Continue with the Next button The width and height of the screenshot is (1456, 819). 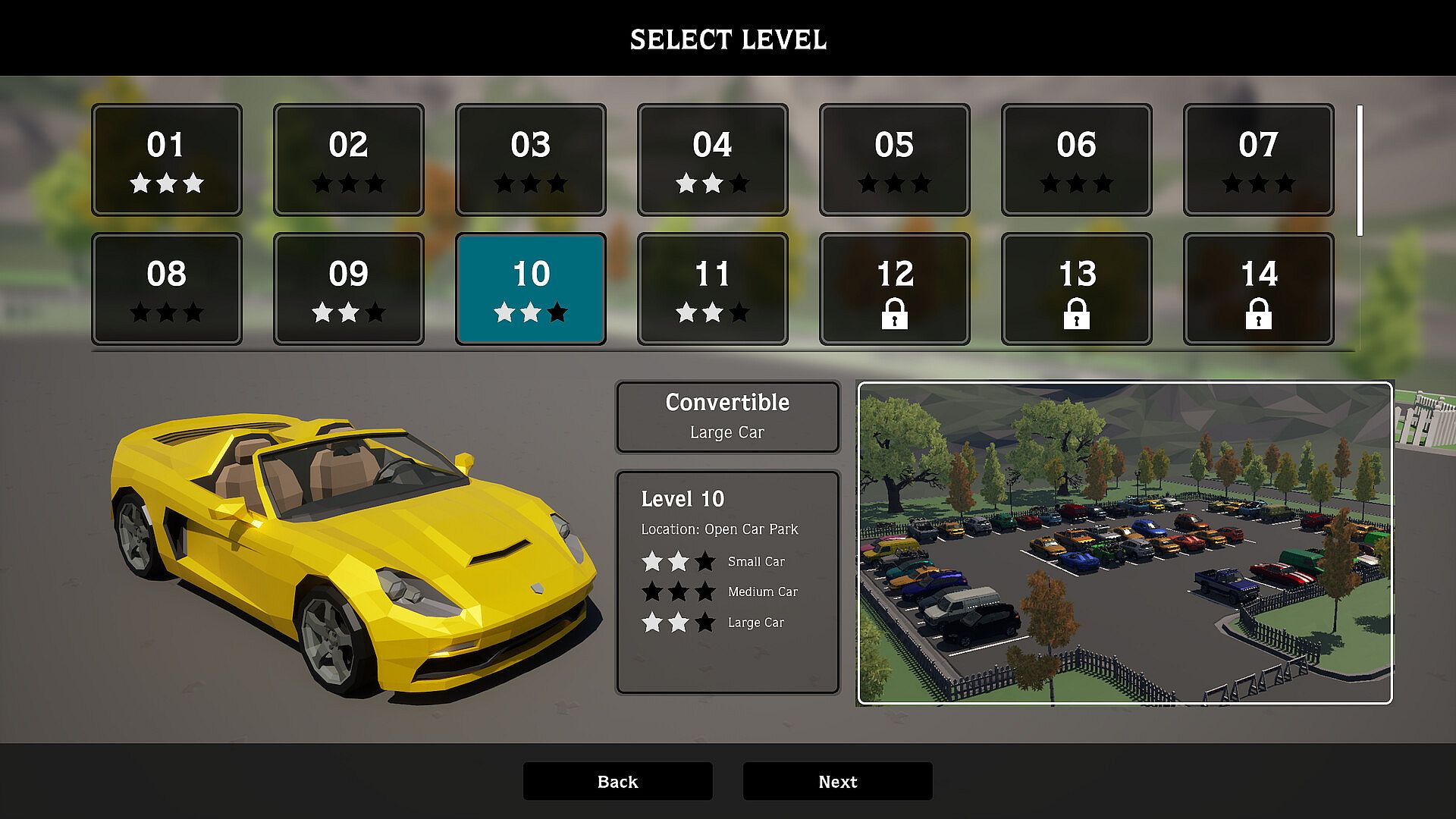click(837, 781)
